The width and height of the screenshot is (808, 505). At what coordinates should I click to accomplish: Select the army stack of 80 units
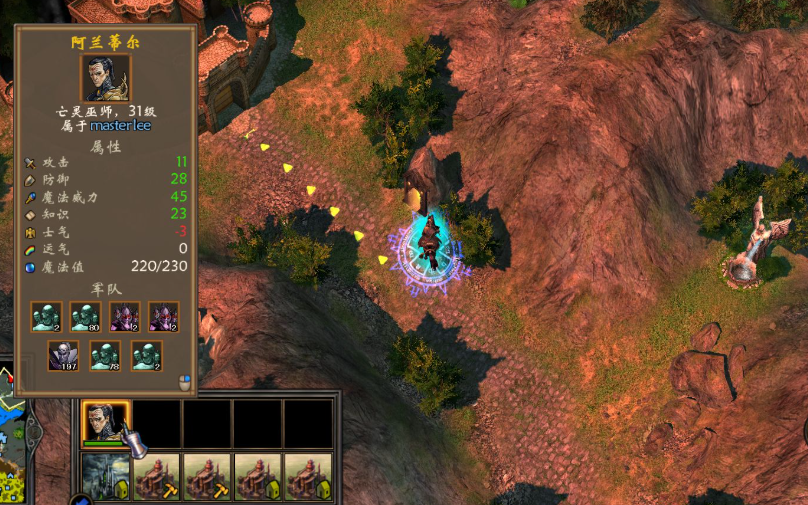tap(85, 317)
